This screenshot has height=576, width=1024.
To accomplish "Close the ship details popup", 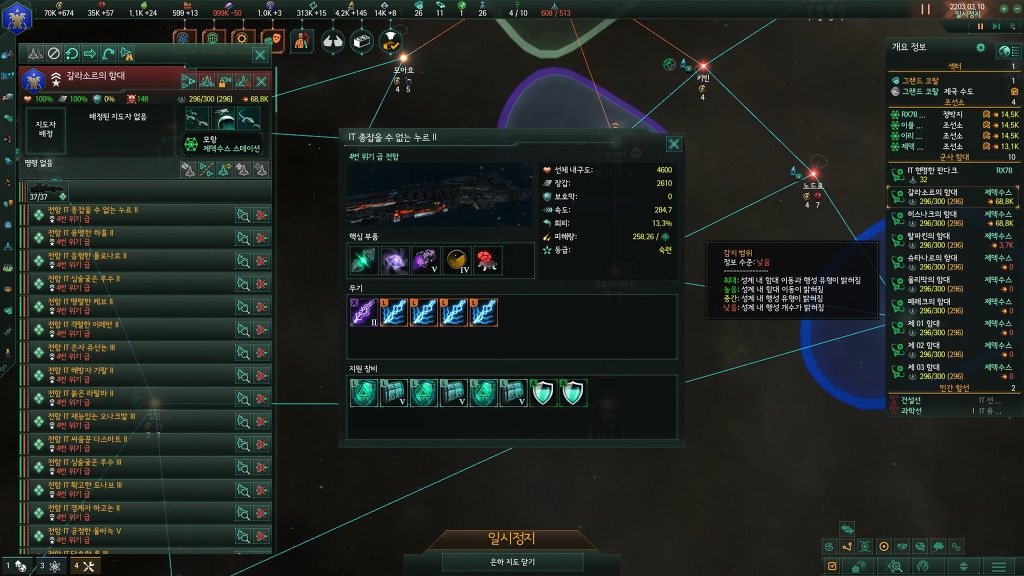I will click(674, 143).
